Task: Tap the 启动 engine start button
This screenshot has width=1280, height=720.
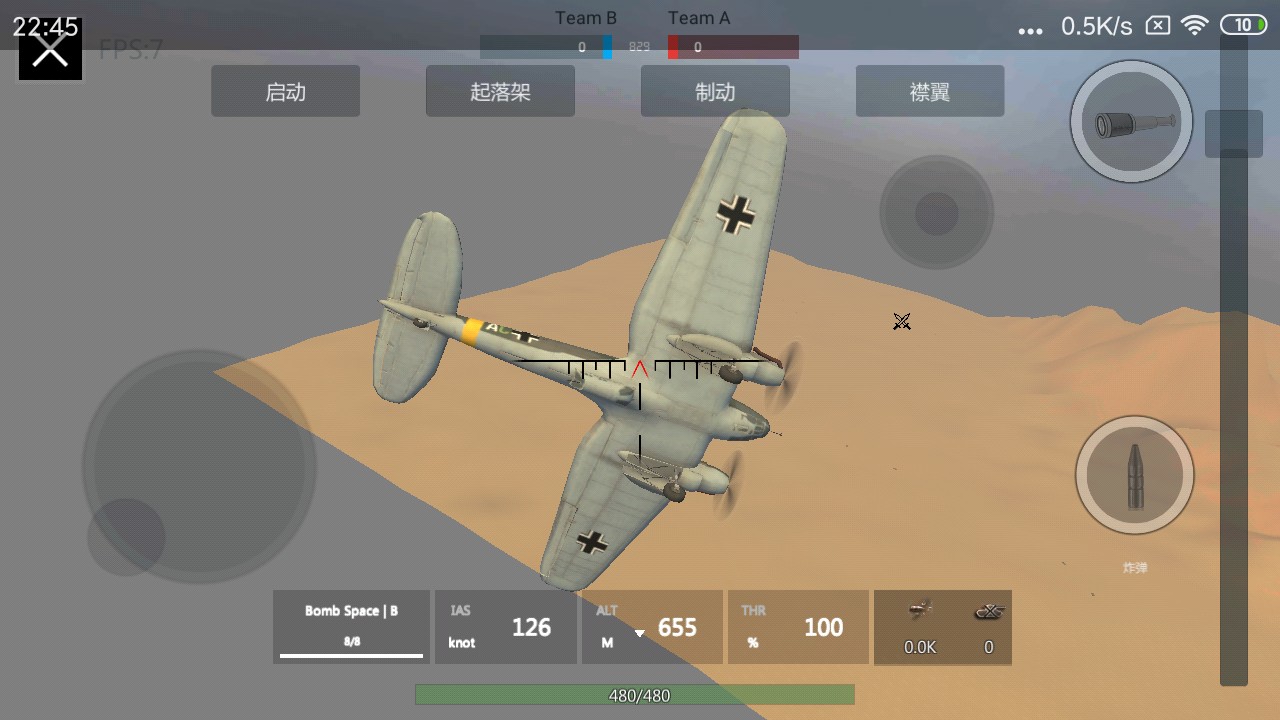Action: 285,92
